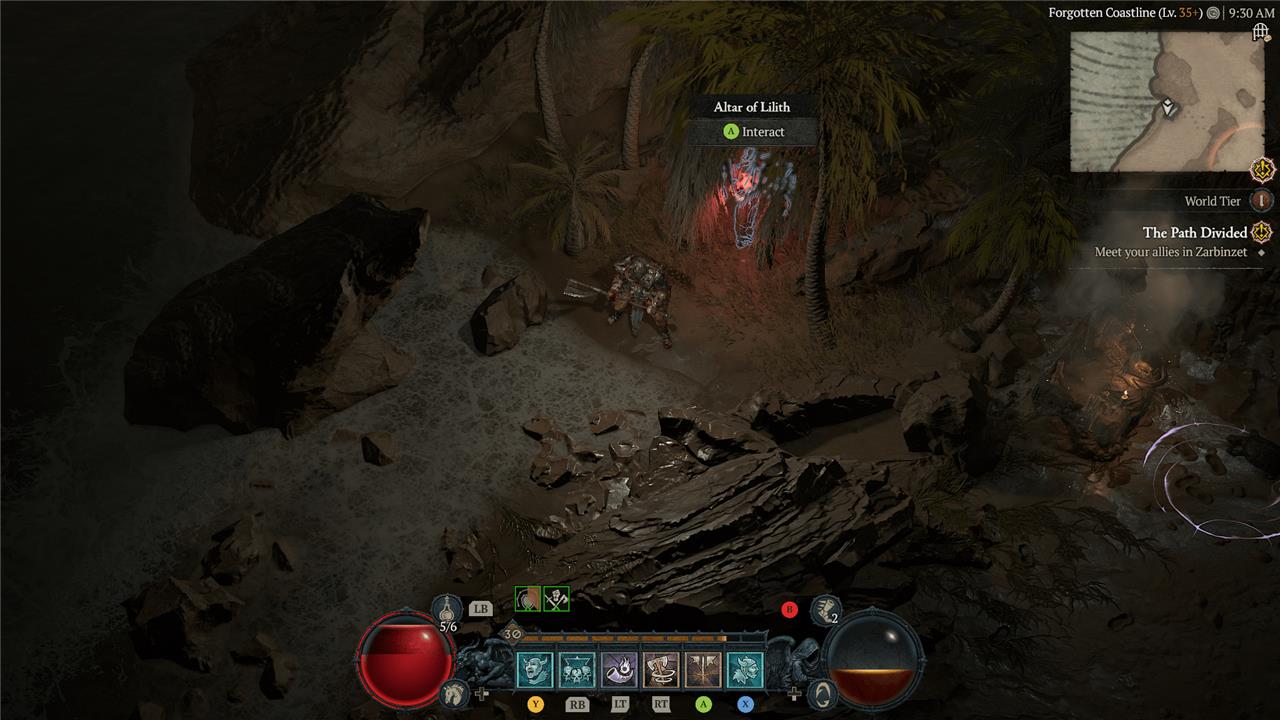This screenshot has height=720, width=1280.
Task: Activate the three skulls skill
Action: [577, 670]
